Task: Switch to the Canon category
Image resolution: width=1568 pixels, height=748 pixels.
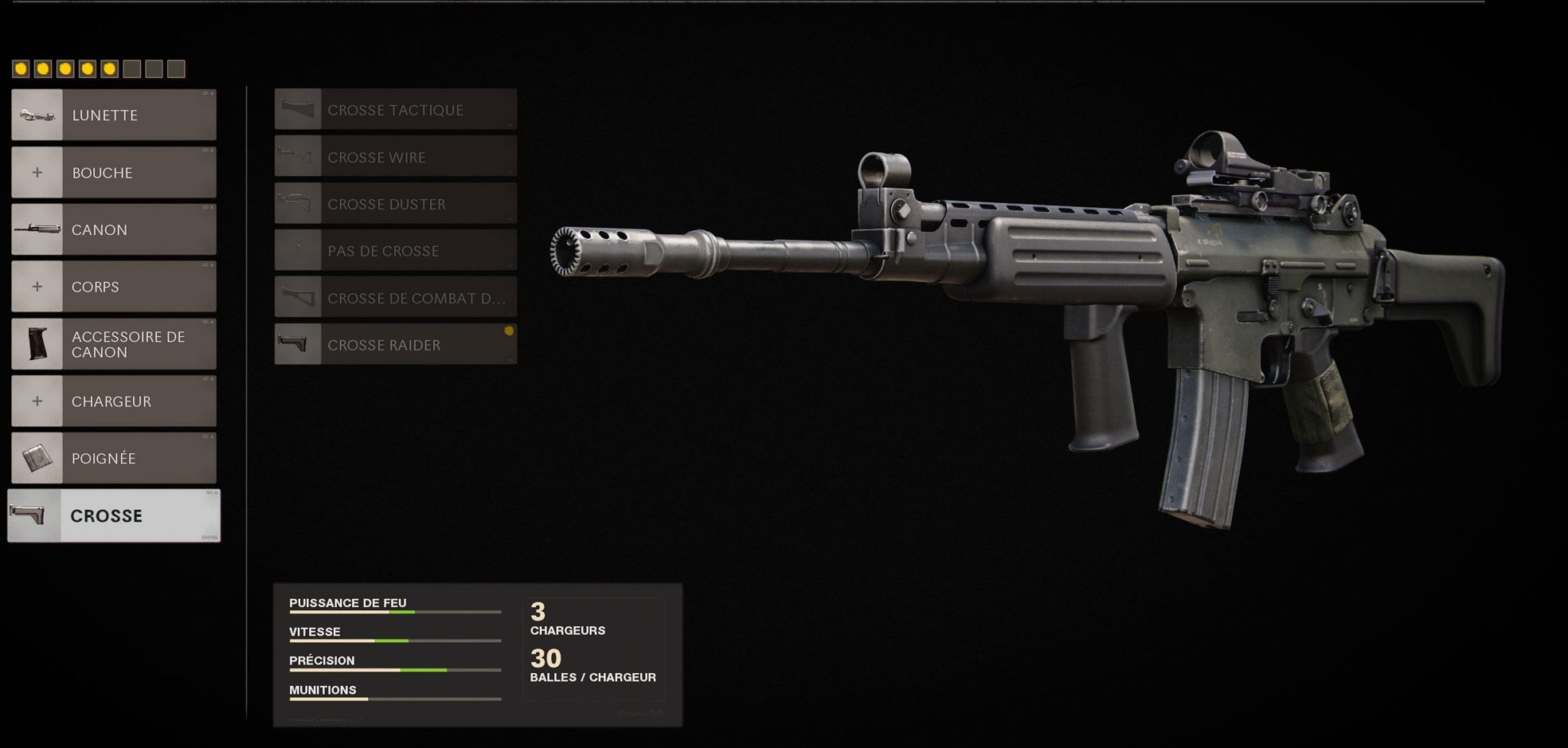Action: [x=113, y=229]
